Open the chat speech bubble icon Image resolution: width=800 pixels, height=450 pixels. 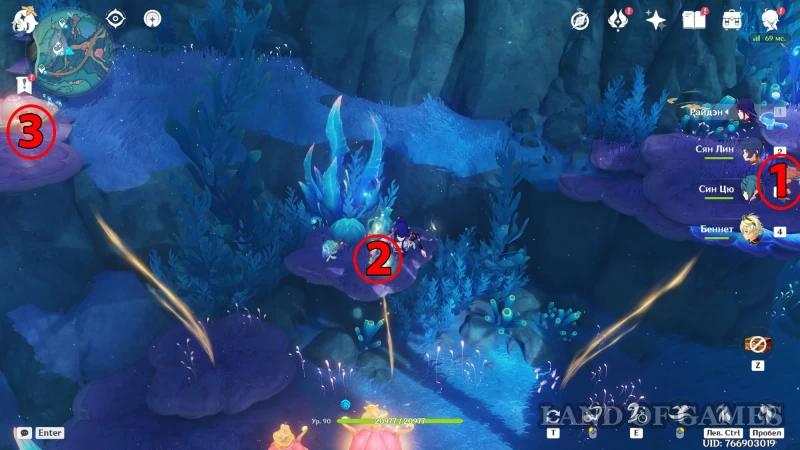point(23,433)
